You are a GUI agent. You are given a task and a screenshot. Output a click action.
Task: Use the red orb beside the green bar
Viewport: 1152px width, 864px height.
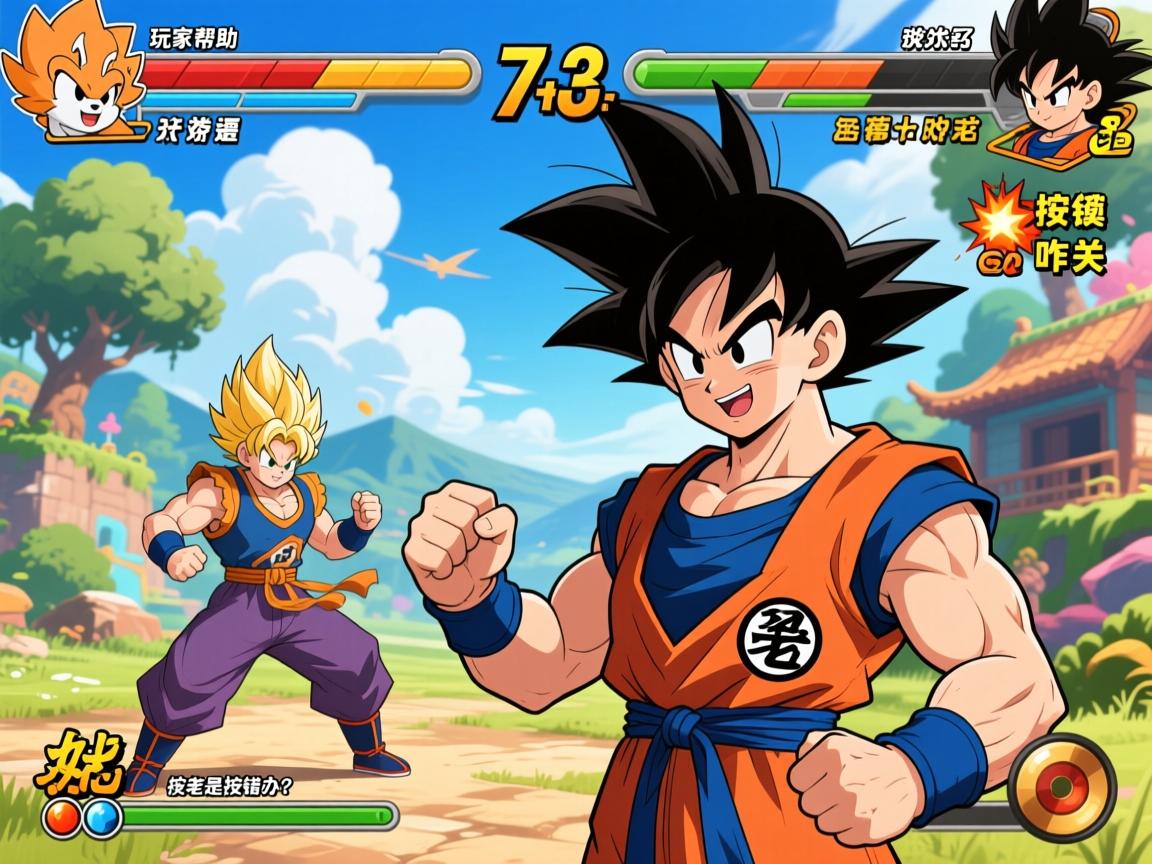(62, 818)
